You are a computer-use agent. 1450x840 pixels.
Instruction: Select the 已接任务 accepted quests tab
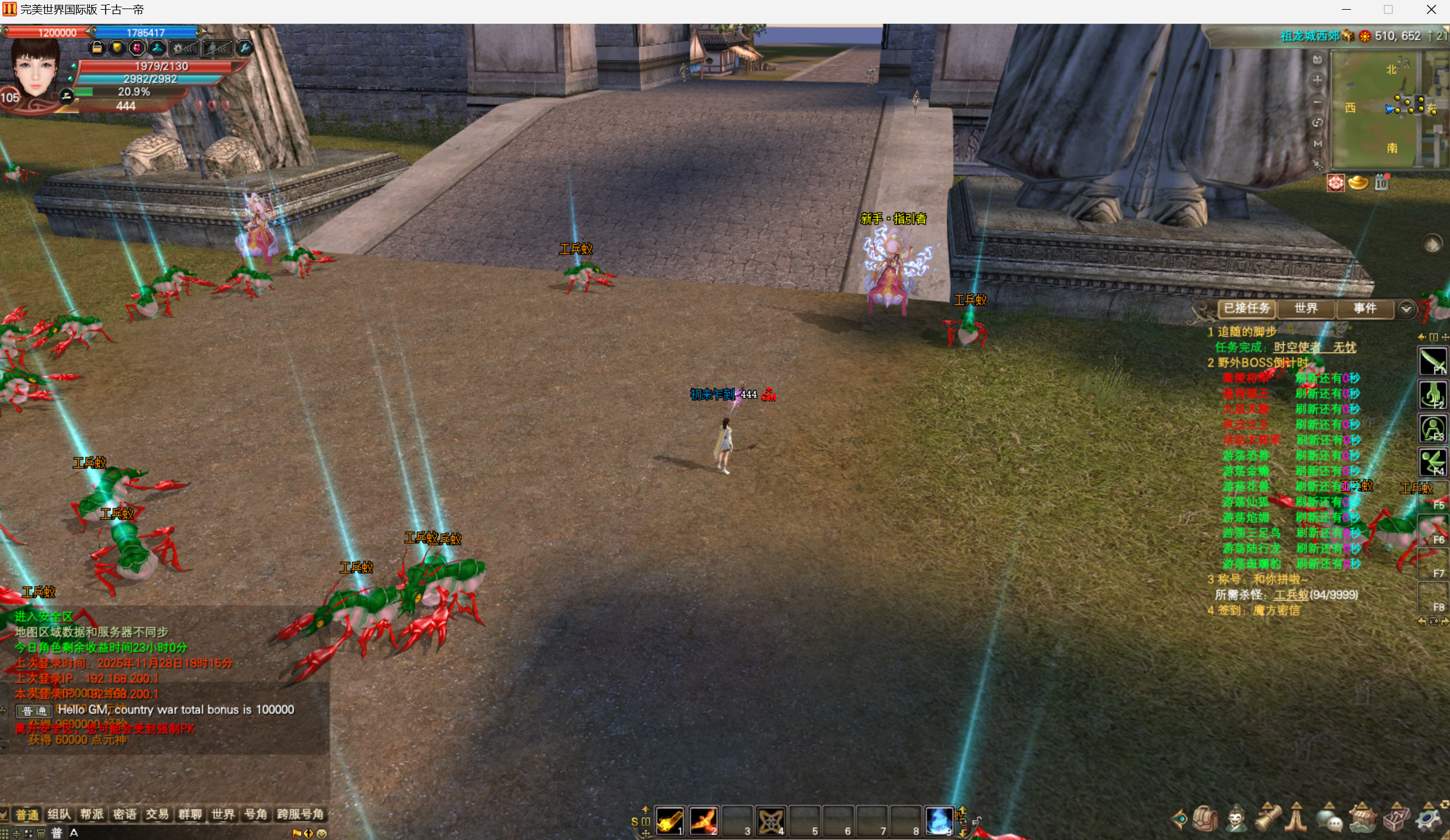tap(1247, 308)
